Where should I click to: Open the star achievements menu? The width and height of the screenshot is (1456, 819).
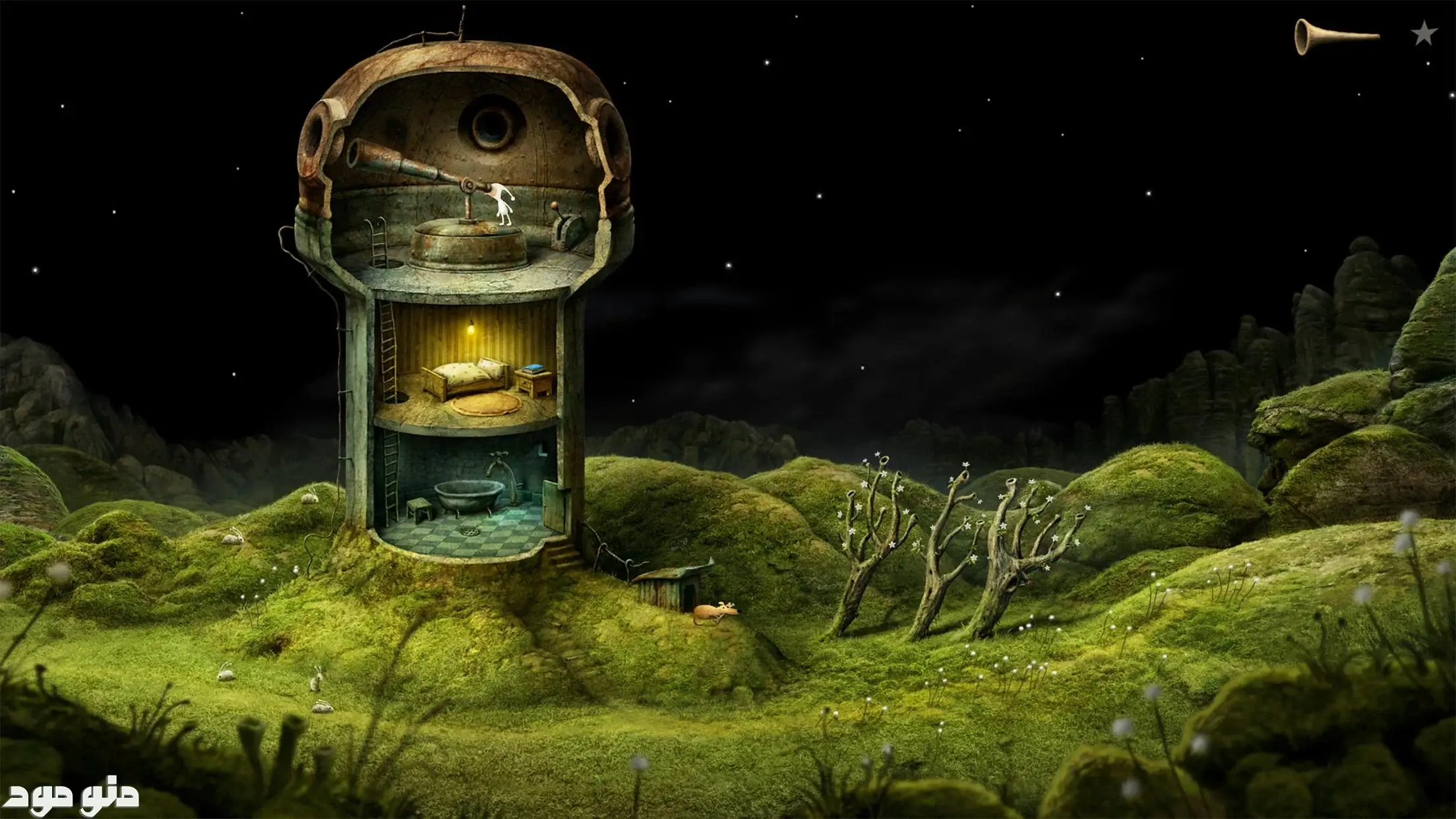click(x=1424, y=34)
